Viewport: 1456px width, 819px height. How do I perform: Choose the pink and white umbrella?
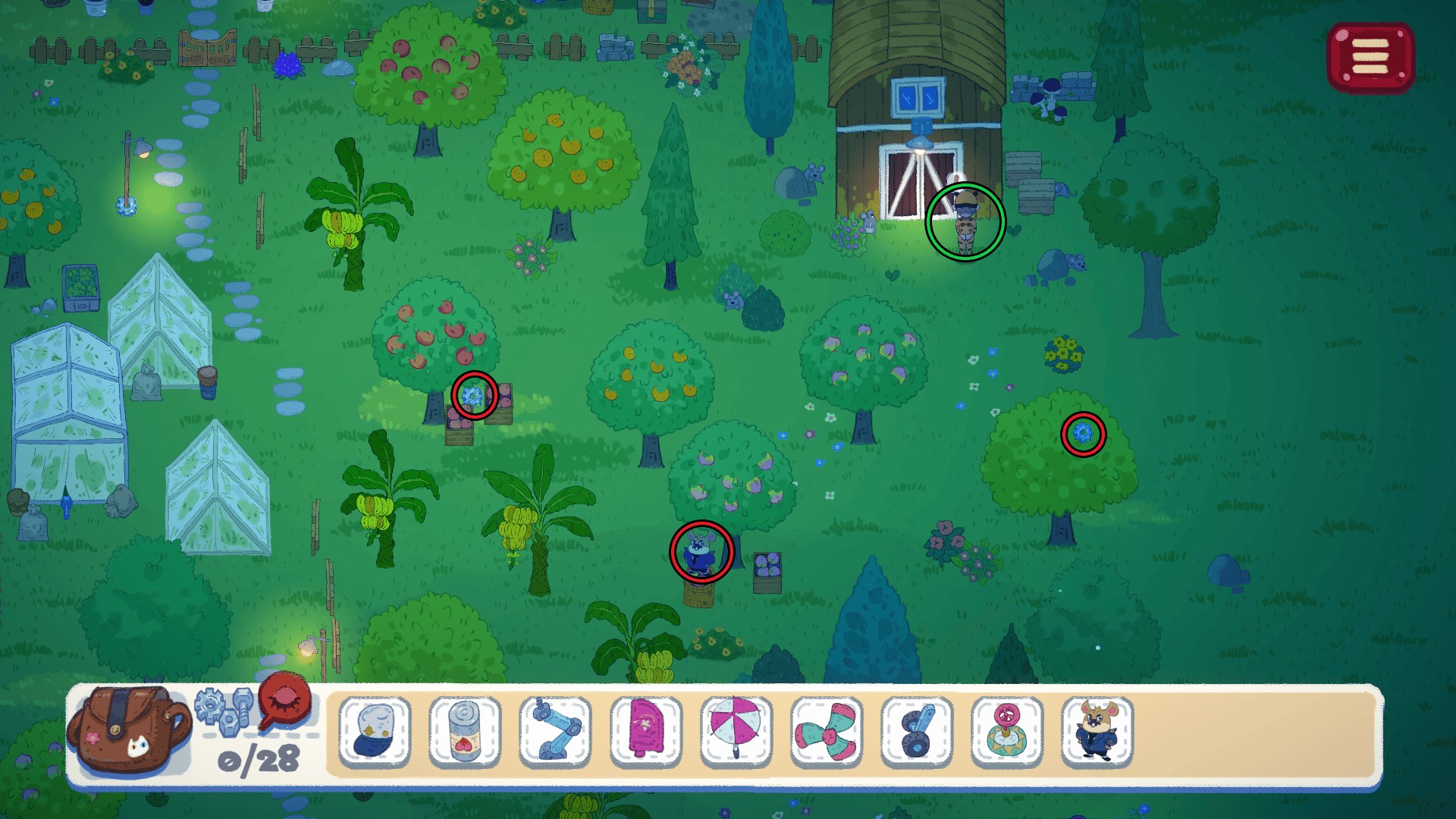(736, 732)
